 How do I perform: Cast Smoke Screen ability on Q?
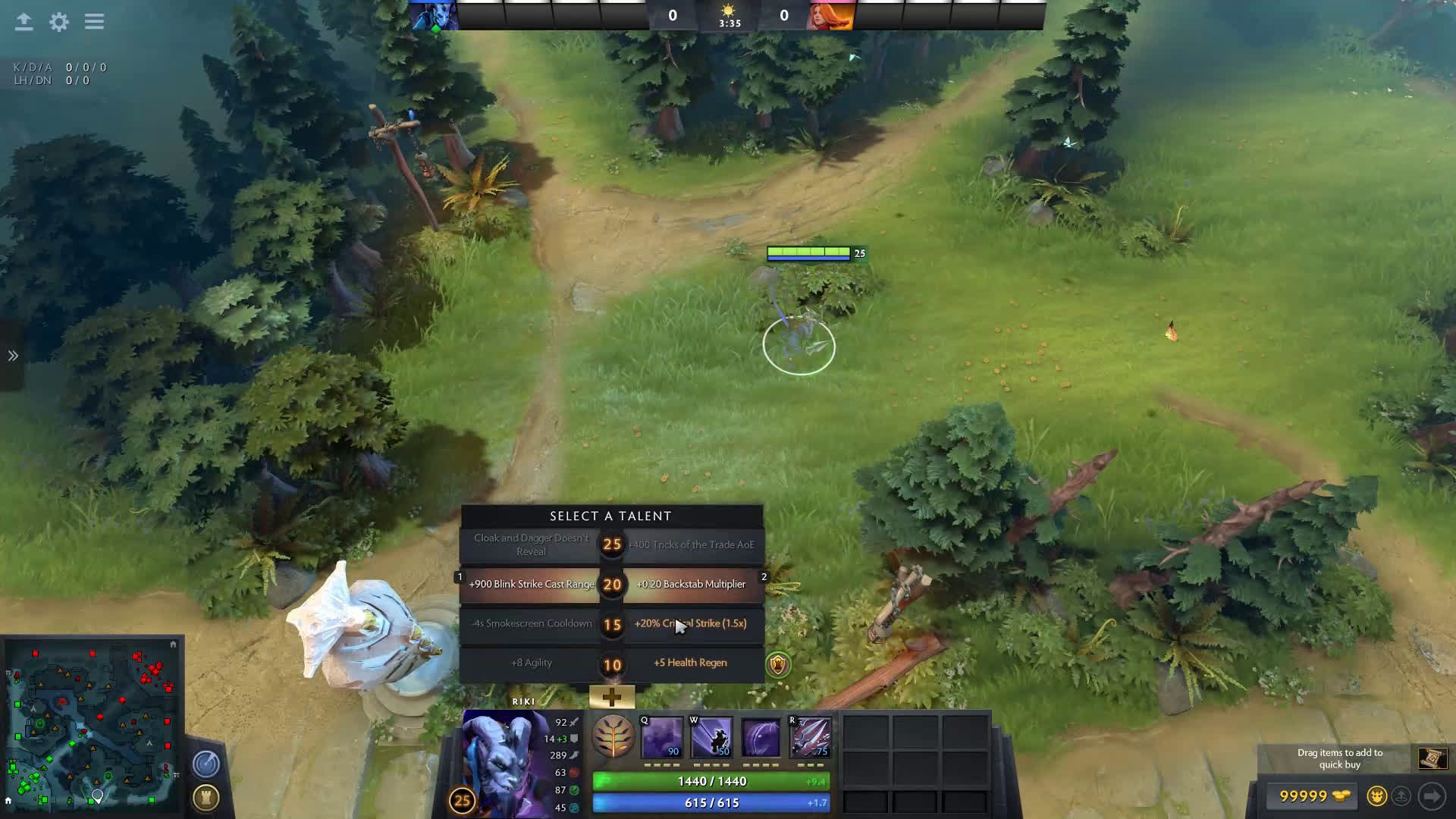pyautogui.click(x=662, y=737)
